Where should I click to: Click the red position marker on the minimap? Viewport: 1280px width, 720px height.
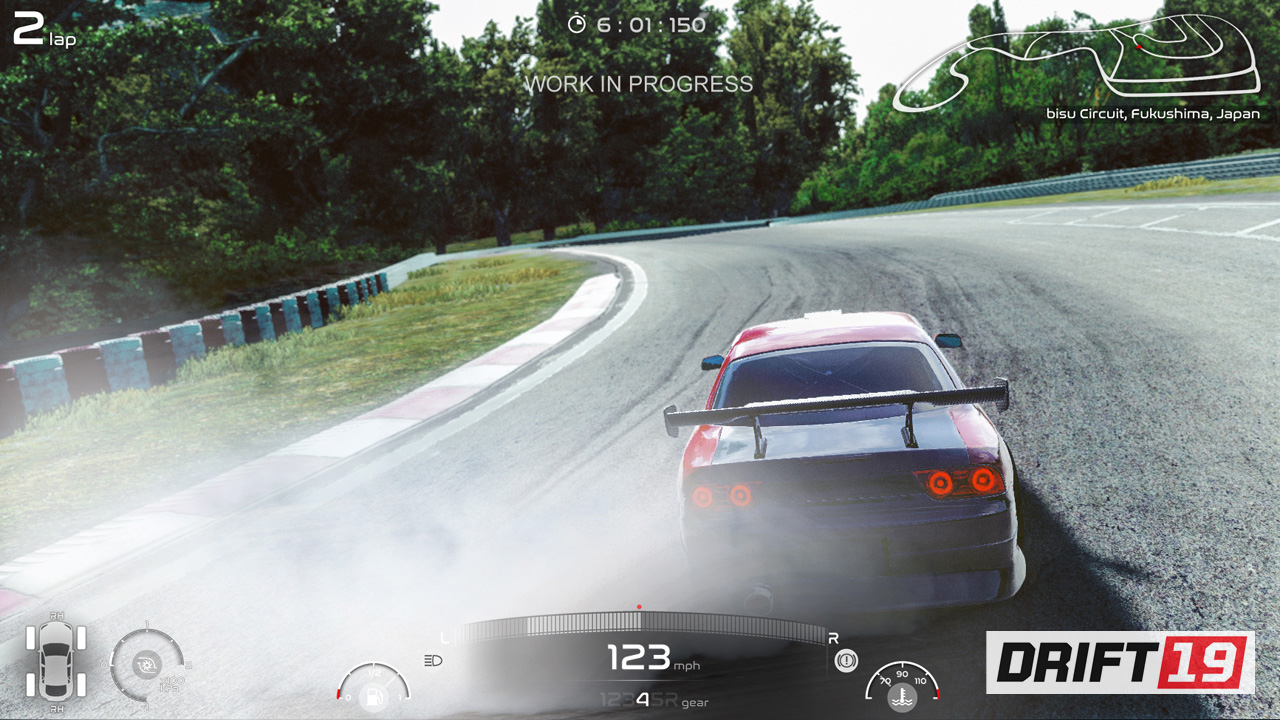1138,45
